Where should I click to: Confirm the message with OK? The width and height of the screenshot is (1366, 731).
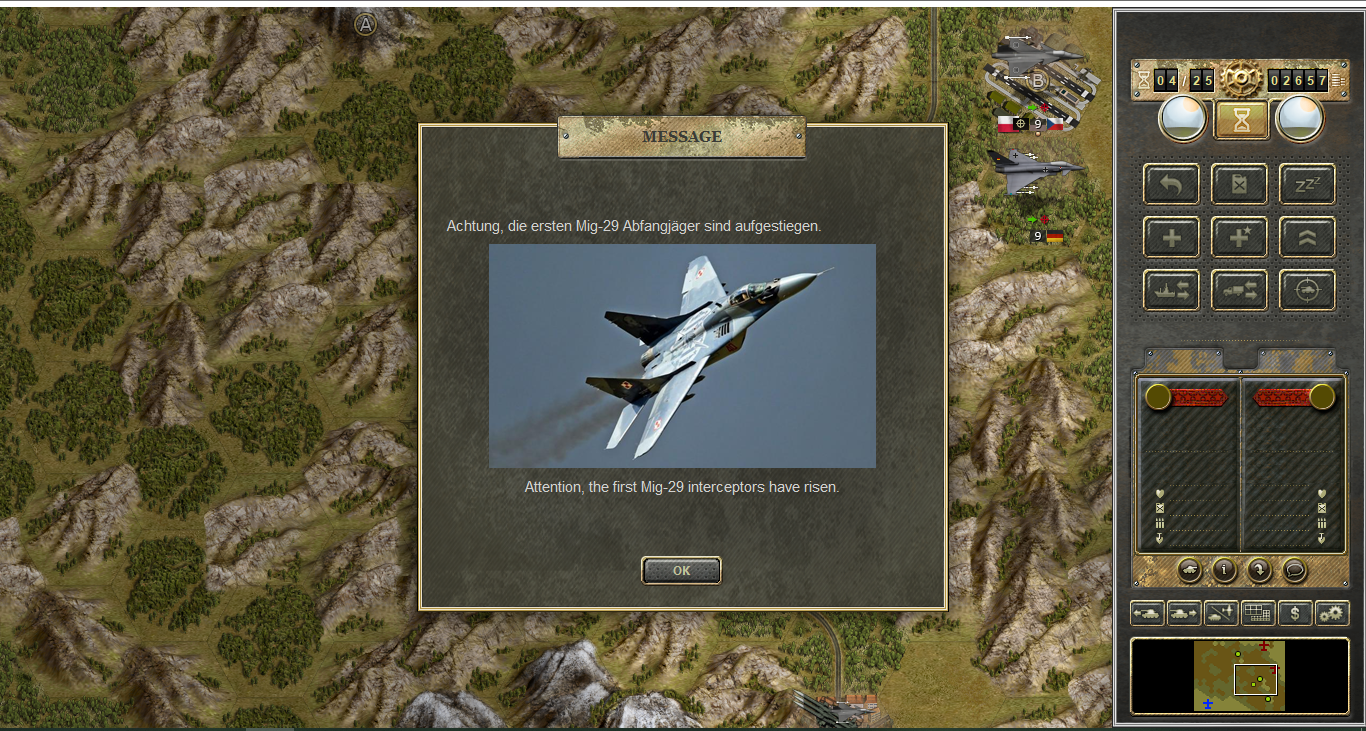click(681, 570)
